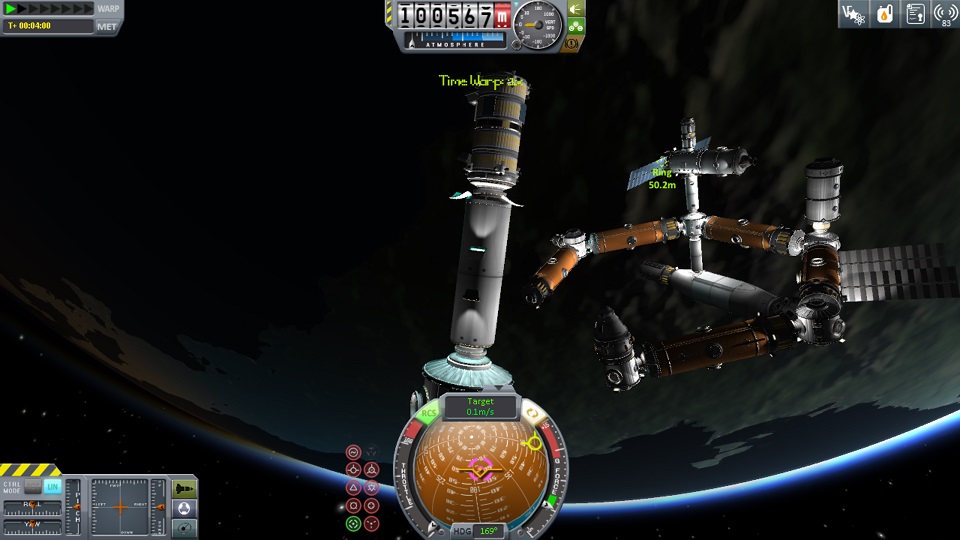Cycle the navball speed mode showing Target
The image size is (960, 540).
[x=480, y=406]
